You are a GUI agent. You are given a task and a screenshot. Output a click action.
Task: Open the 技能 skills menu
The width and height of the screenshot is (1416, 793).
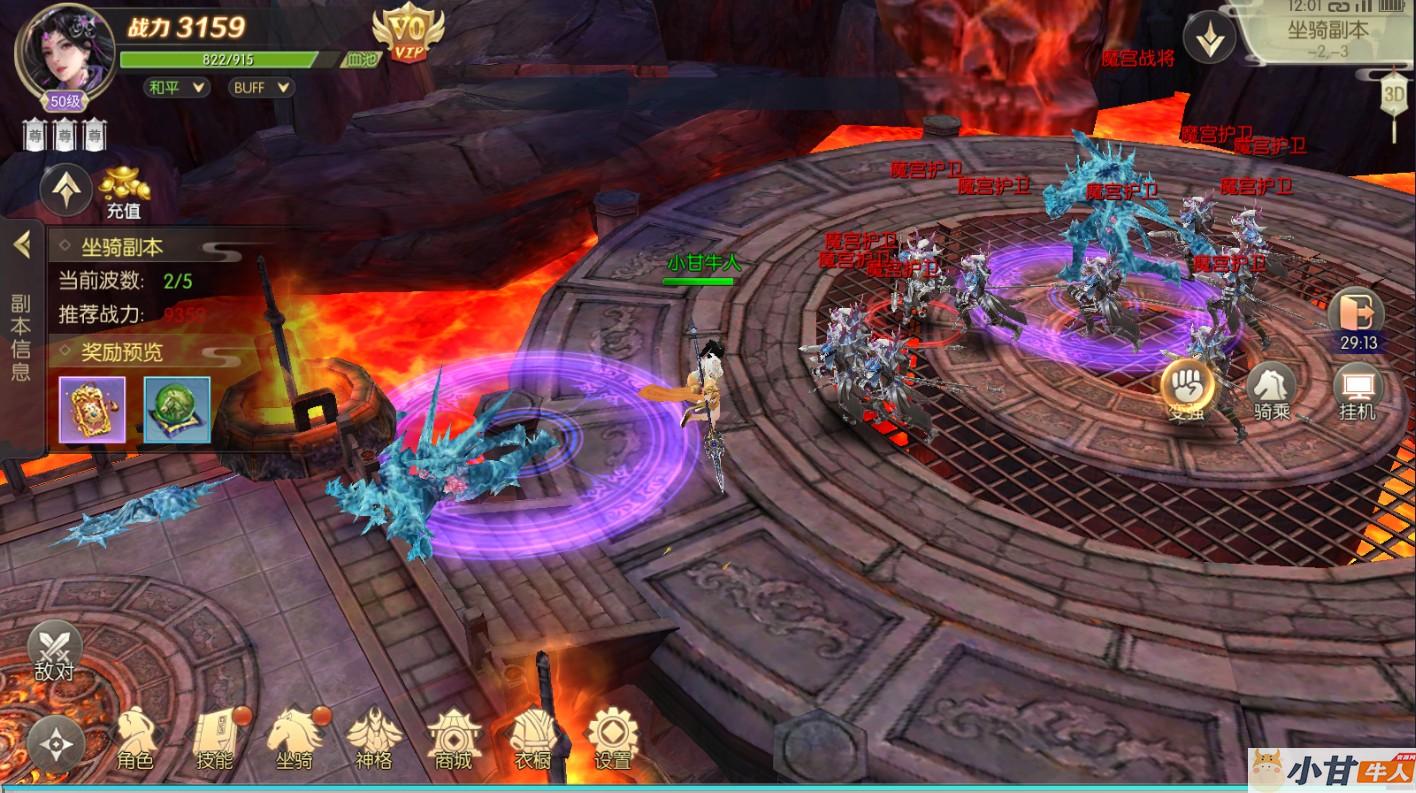[214, 741]
